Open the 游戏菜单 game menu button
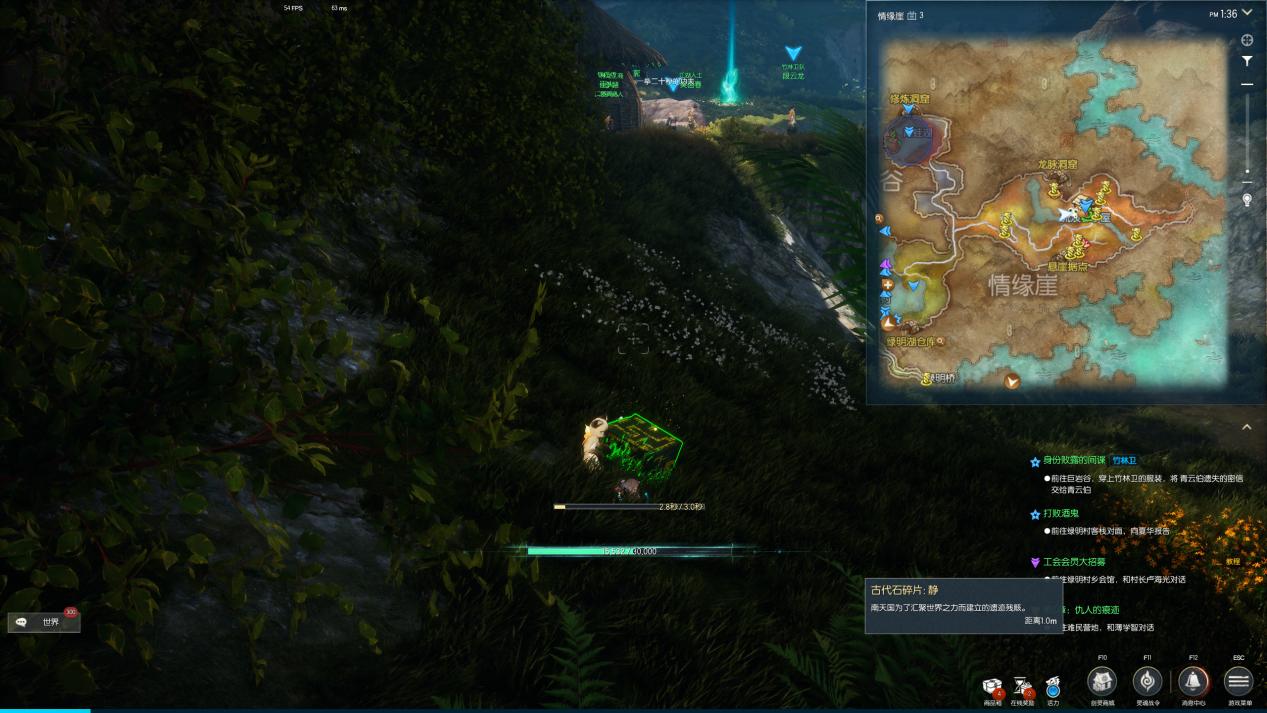The image size is (1267, 713). tap(1238, 682)
